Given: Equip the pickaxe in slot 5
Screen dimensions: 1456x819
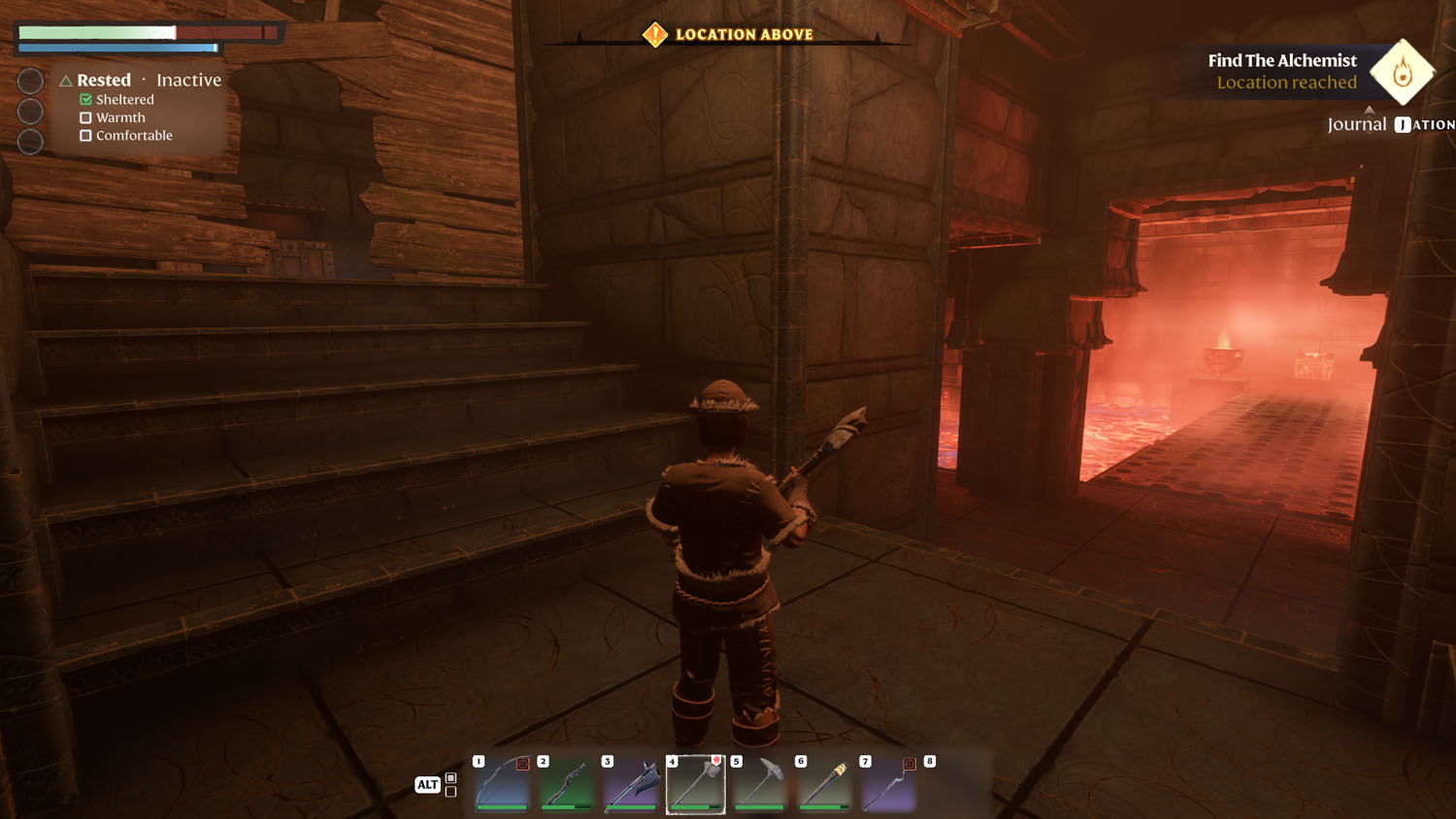Looking at the screenshot, I should pos(760,785).
